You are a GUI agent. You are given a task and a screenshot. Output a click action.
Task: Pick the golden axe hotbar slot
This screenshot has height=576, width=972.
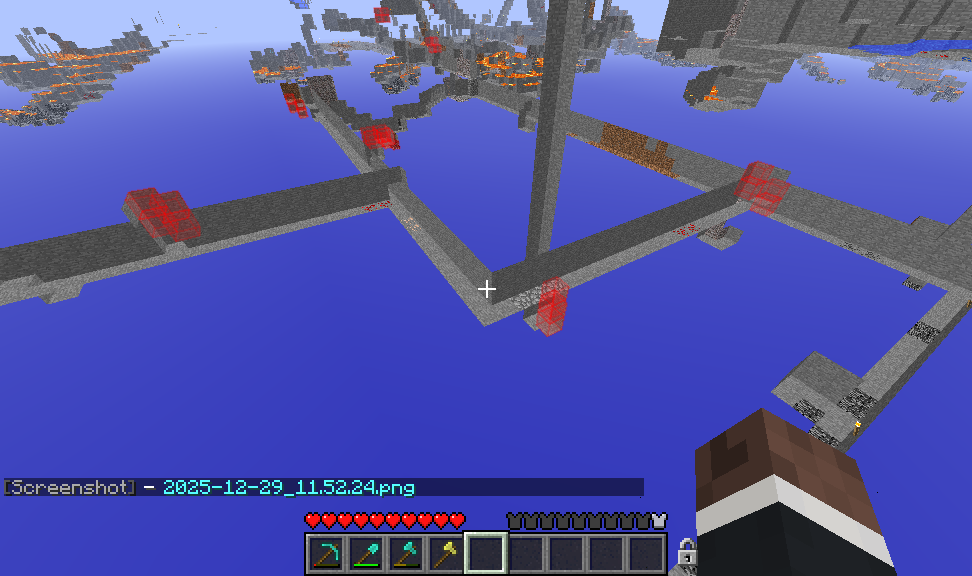point(446,553)
